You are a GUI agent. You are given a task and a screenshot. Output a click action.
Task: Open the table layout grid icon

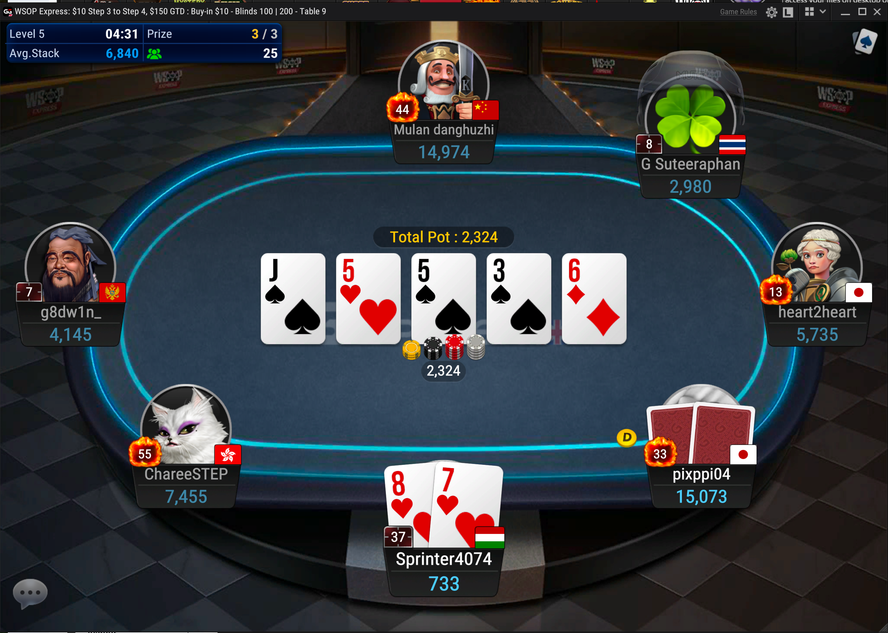[x=809, y=12]
